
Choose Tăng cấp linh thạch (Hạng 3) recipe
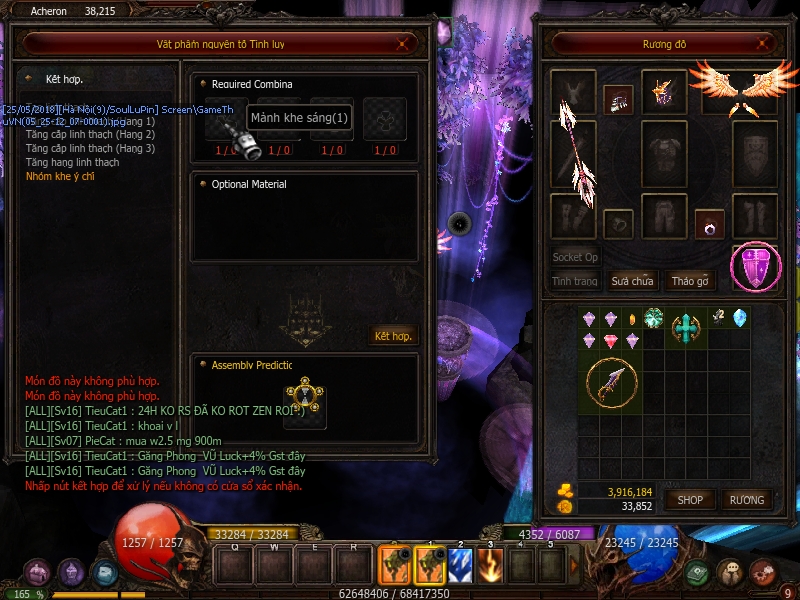pos(90,148)
